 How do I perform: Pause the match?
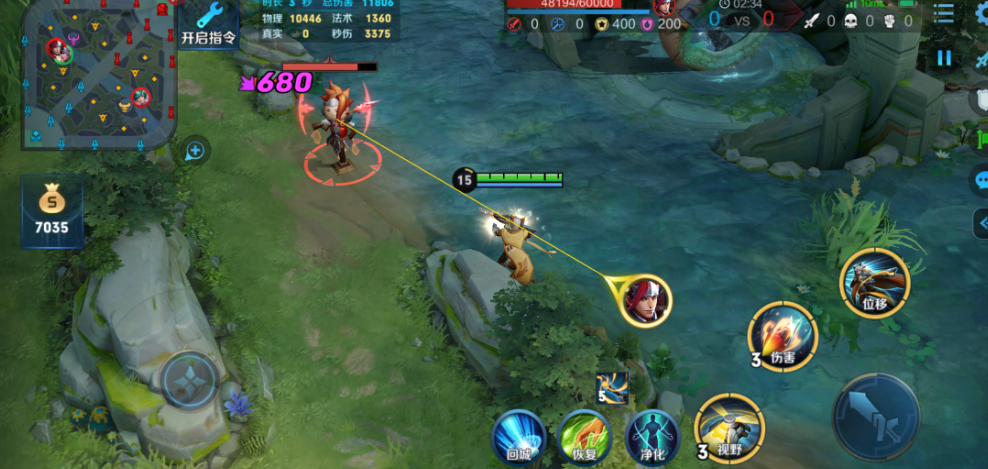[x=944, y=58]
